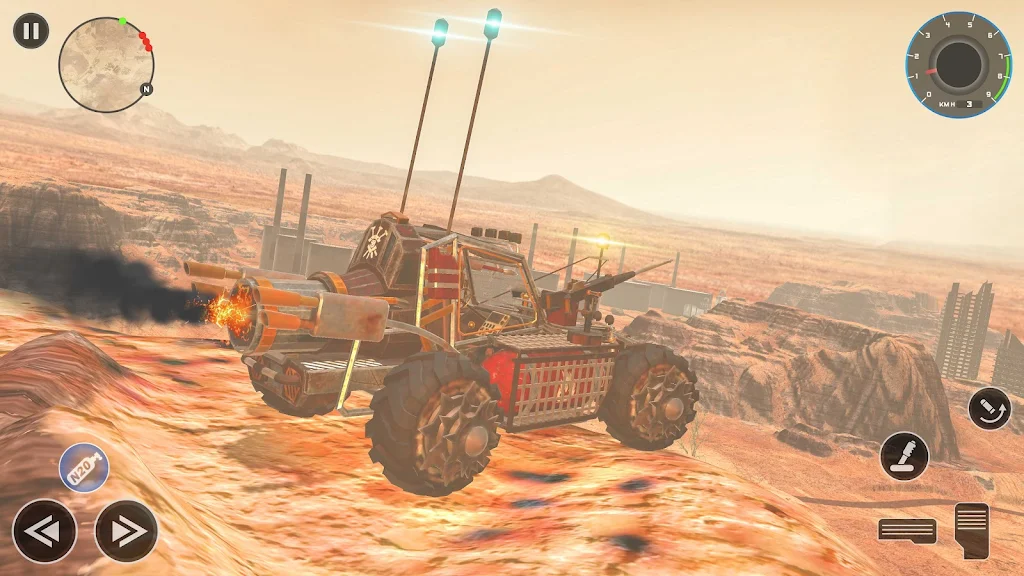This screenshot has width=1024, height=576.
Task: Pause the game with the pause button
Action: [31, 30]
